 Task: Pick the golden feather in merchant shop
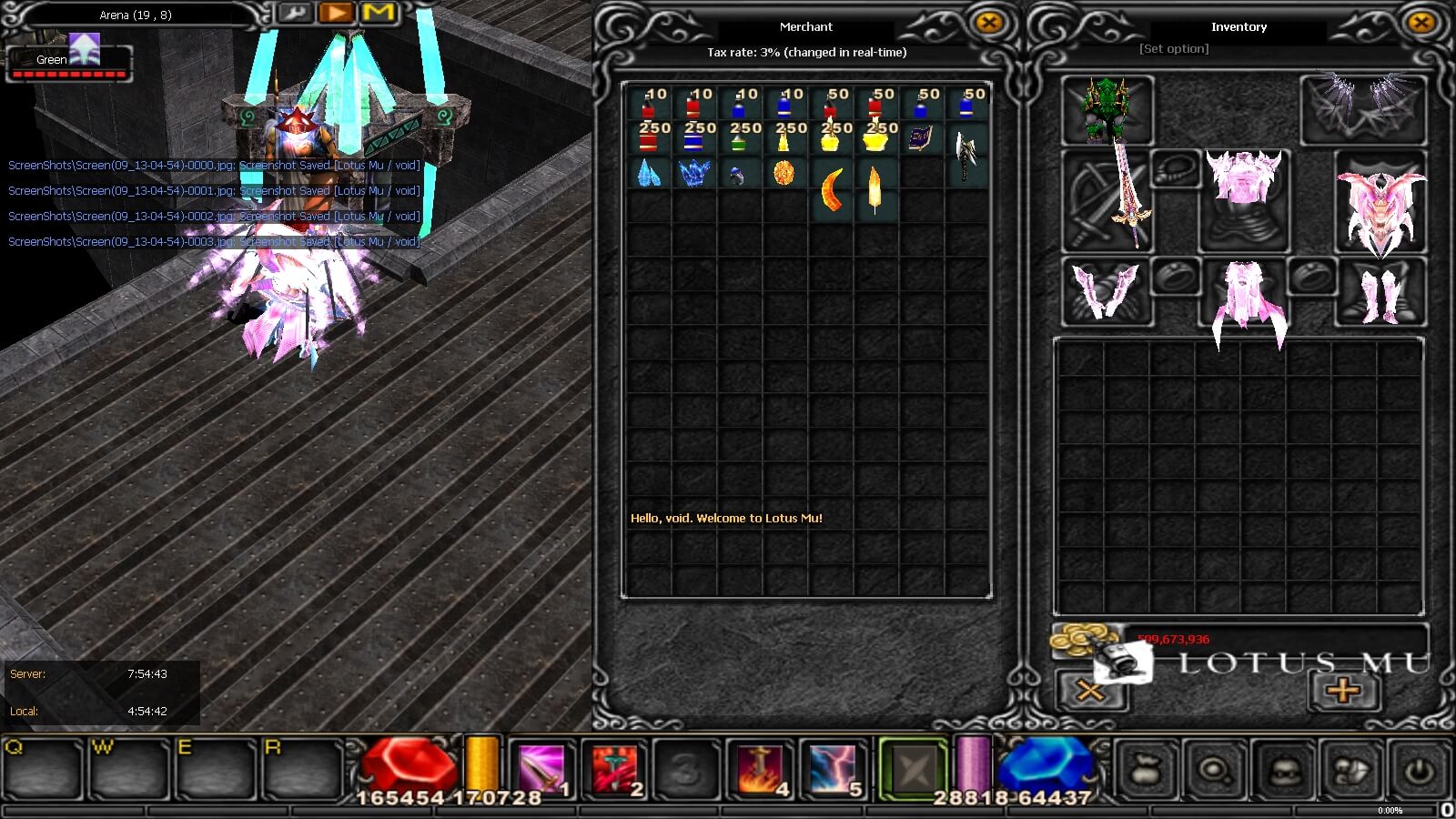[x=875, y=189]
